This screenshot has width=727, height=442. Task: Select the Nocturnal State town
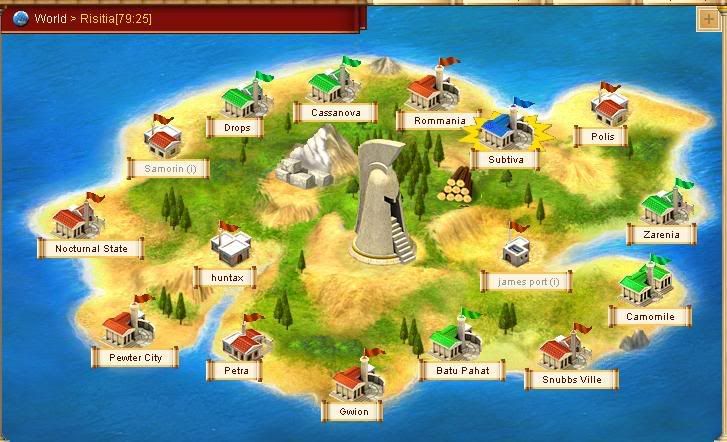point(91,248)
